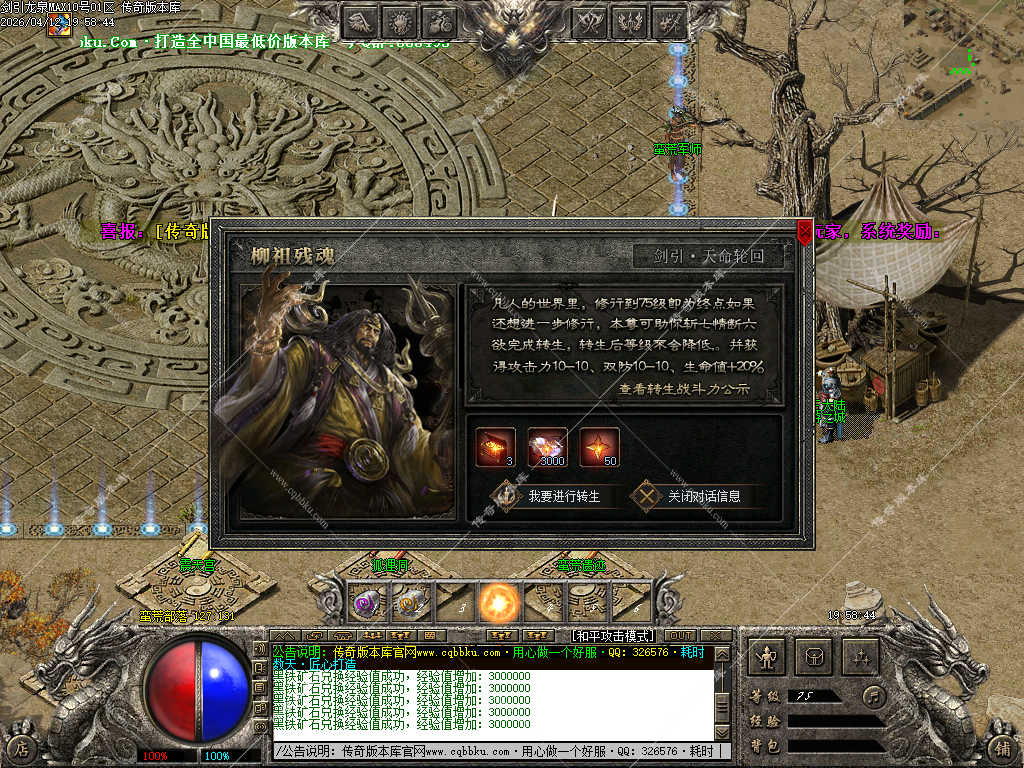Open the 铺 stall button

click(x=1001, y=748)
